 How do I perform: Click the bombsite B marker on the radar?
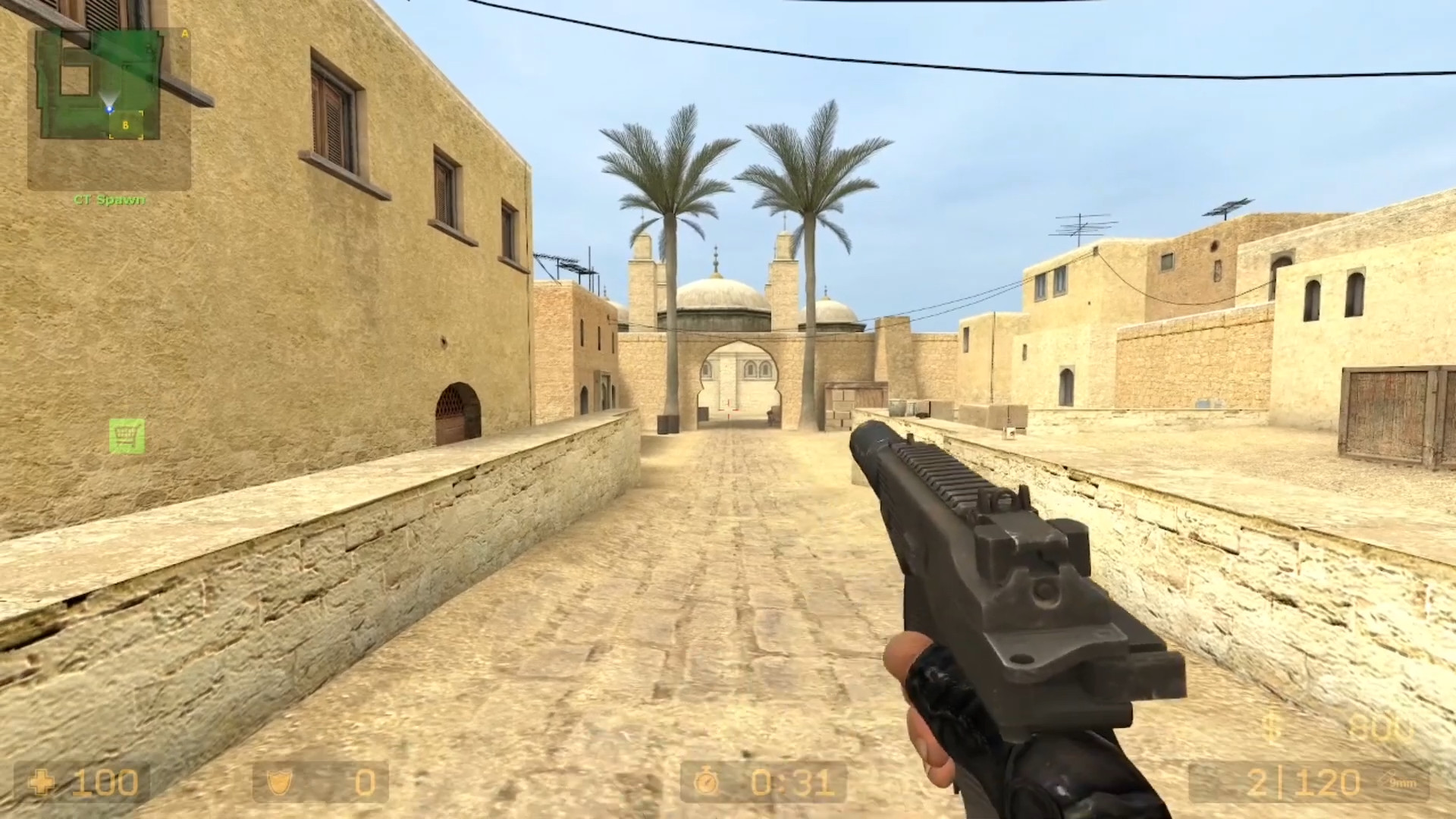coord(125,124)
